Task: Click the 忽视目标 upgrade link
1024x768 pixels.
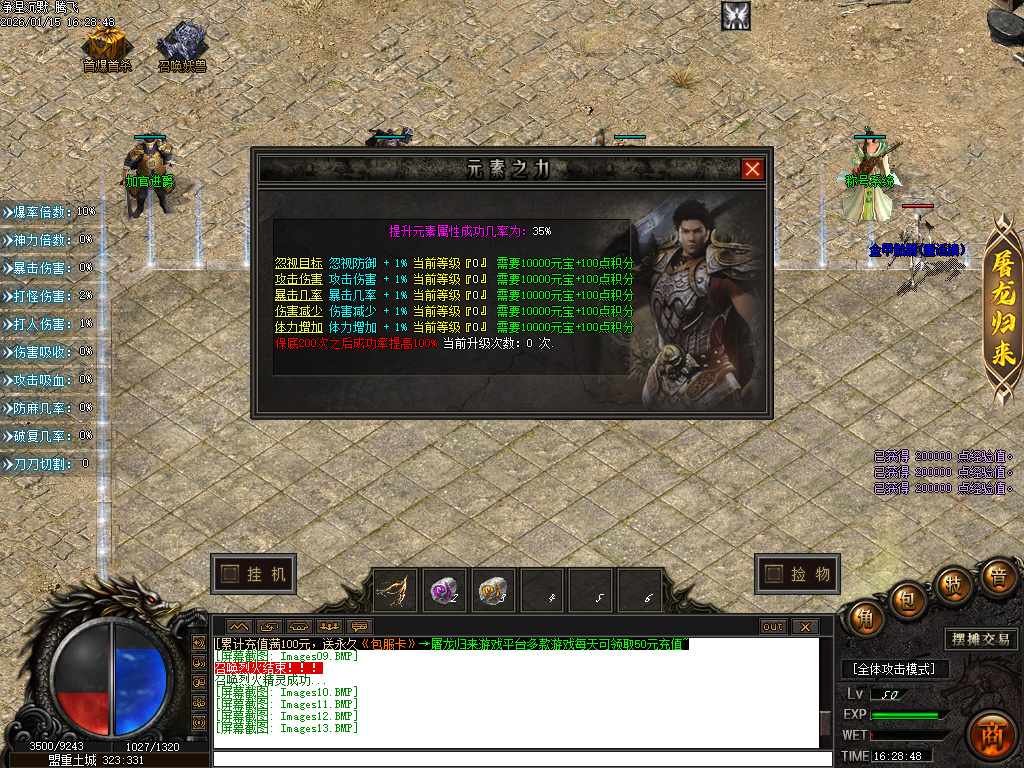Action: click(299, 263)
